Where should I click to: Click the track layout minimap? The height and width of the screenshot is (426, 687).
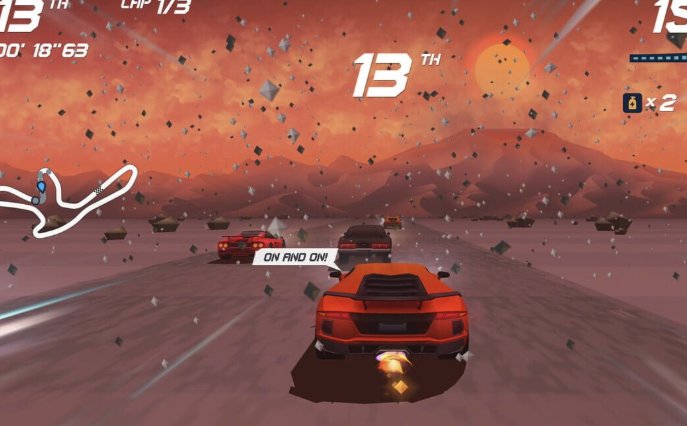pyautogui.click(x=66, y=198)
